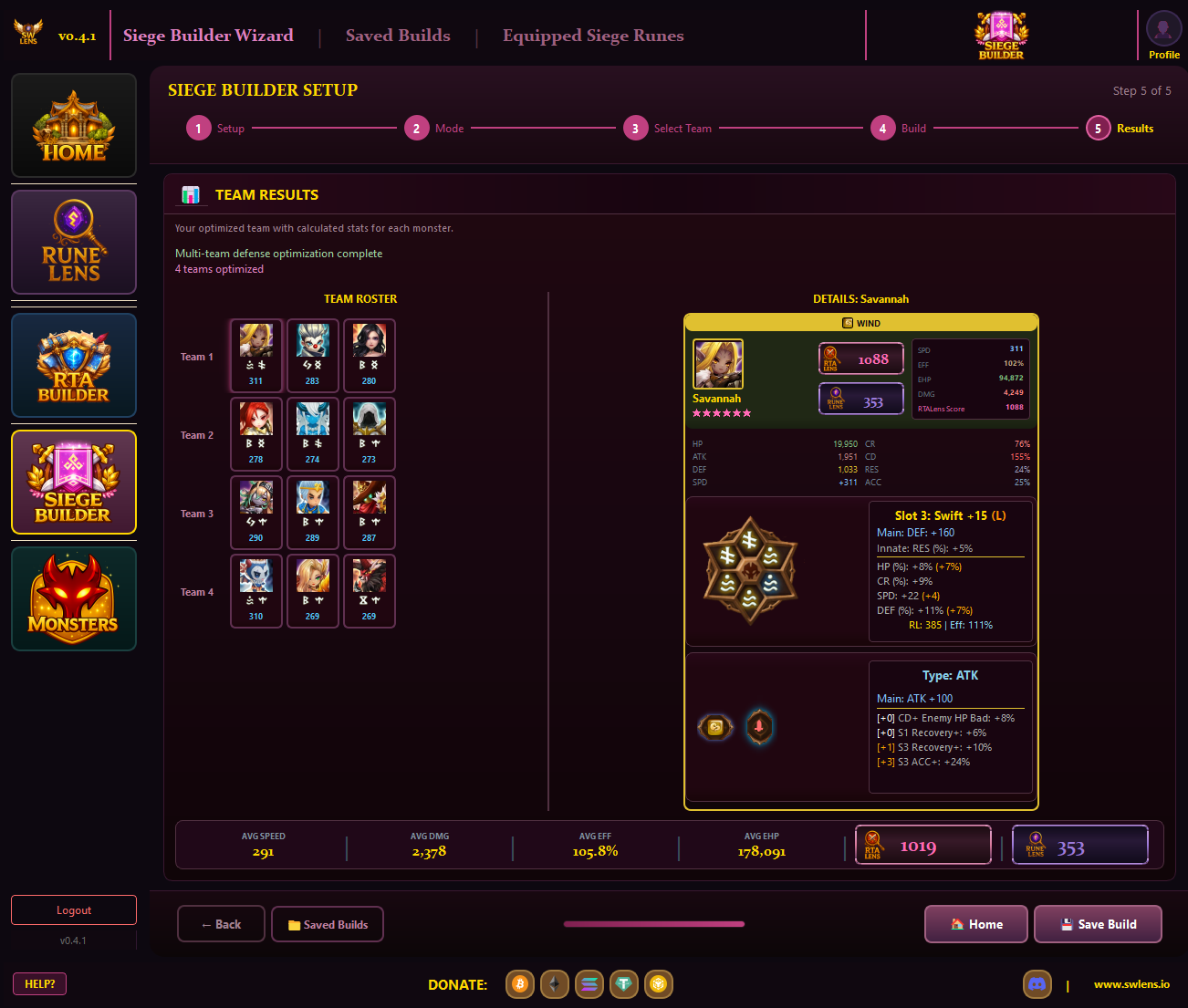This screenshot has height=1008, width=1188.
Task: Click the pink progress bar at the bottom
Action: [x=653, y=924]
